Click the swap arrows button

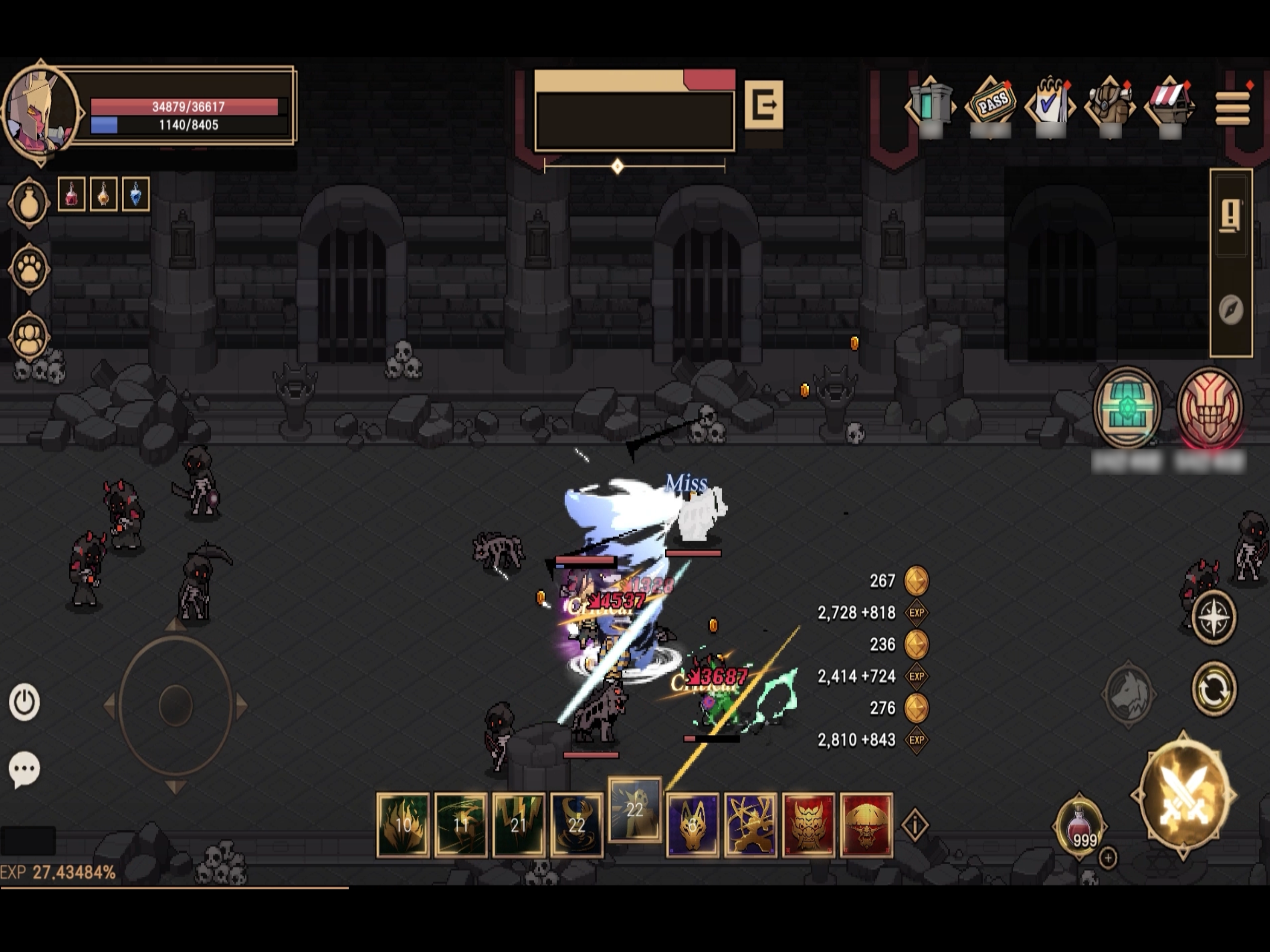pos(1213,688)
